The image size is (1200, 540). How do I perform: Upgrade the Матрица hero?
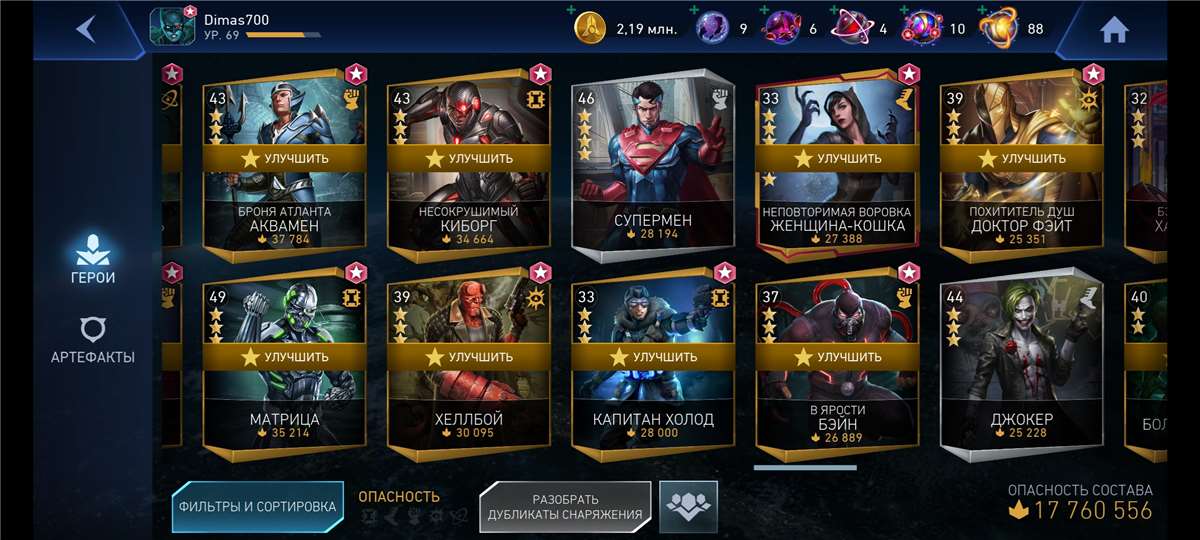284,356
